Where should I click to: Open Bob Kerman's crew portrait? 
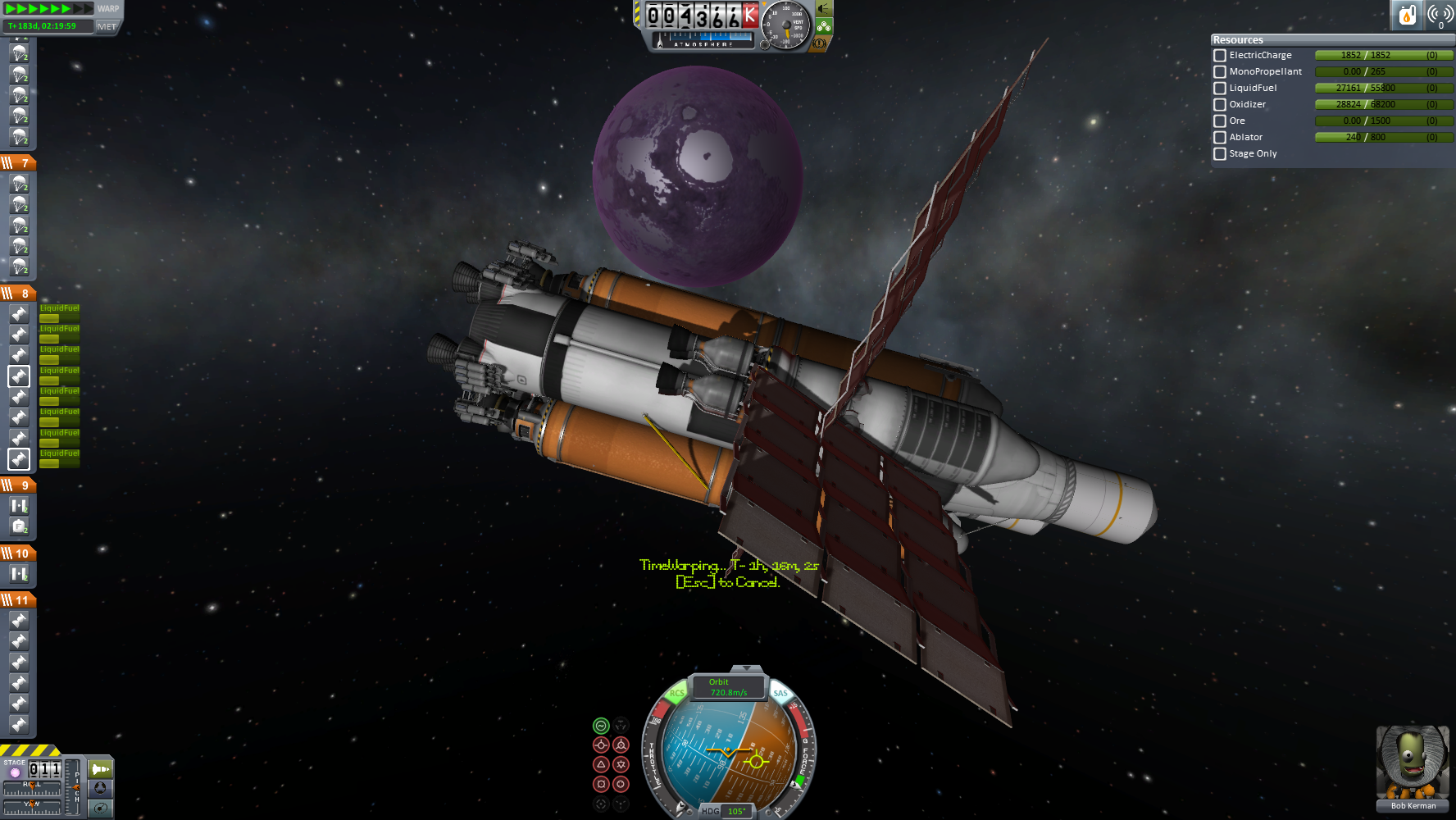[x=1413, y=763]
